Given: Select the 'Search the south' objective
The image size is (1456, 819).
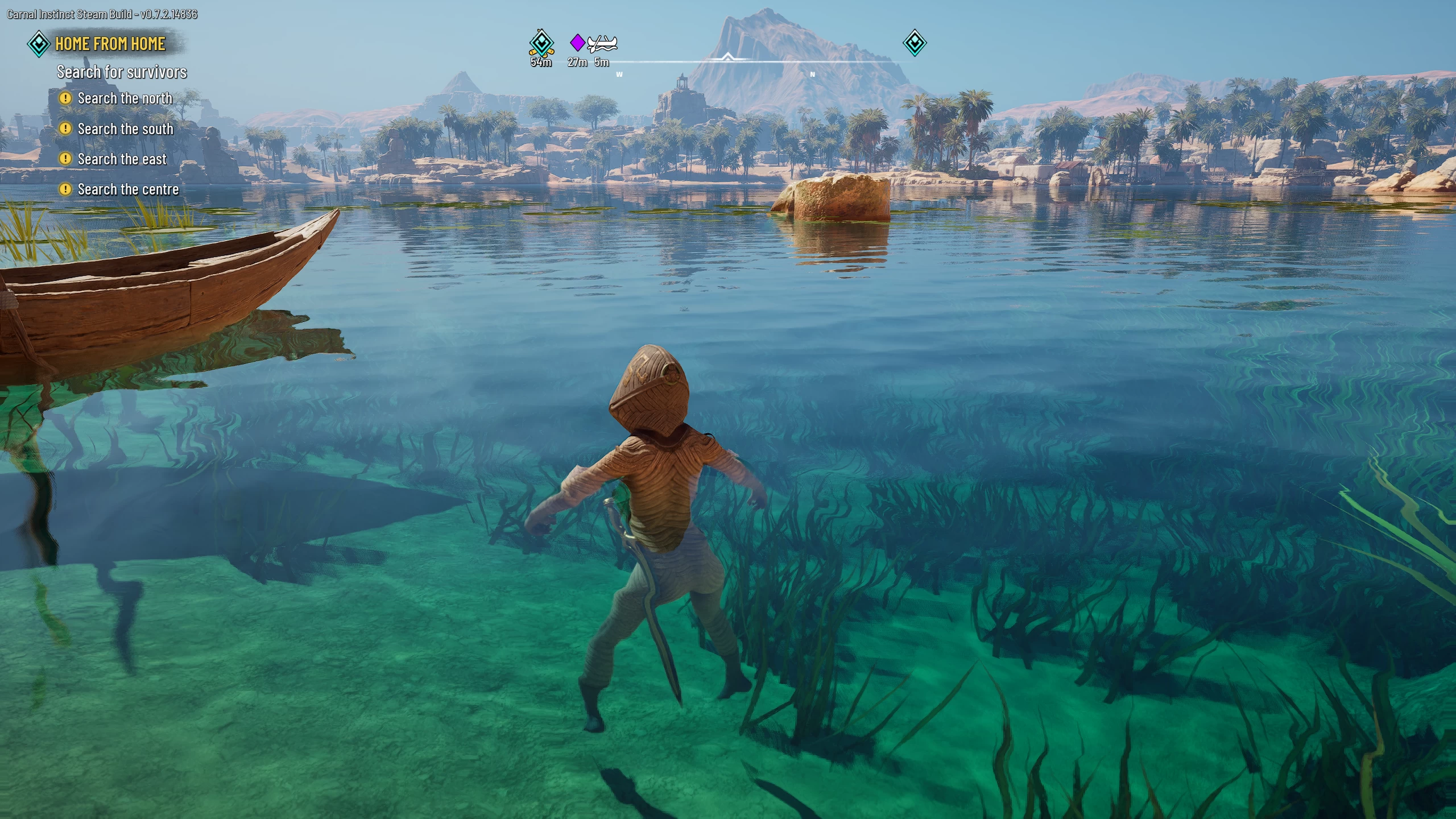Looking at the screenshot, I should click(125, 129).
